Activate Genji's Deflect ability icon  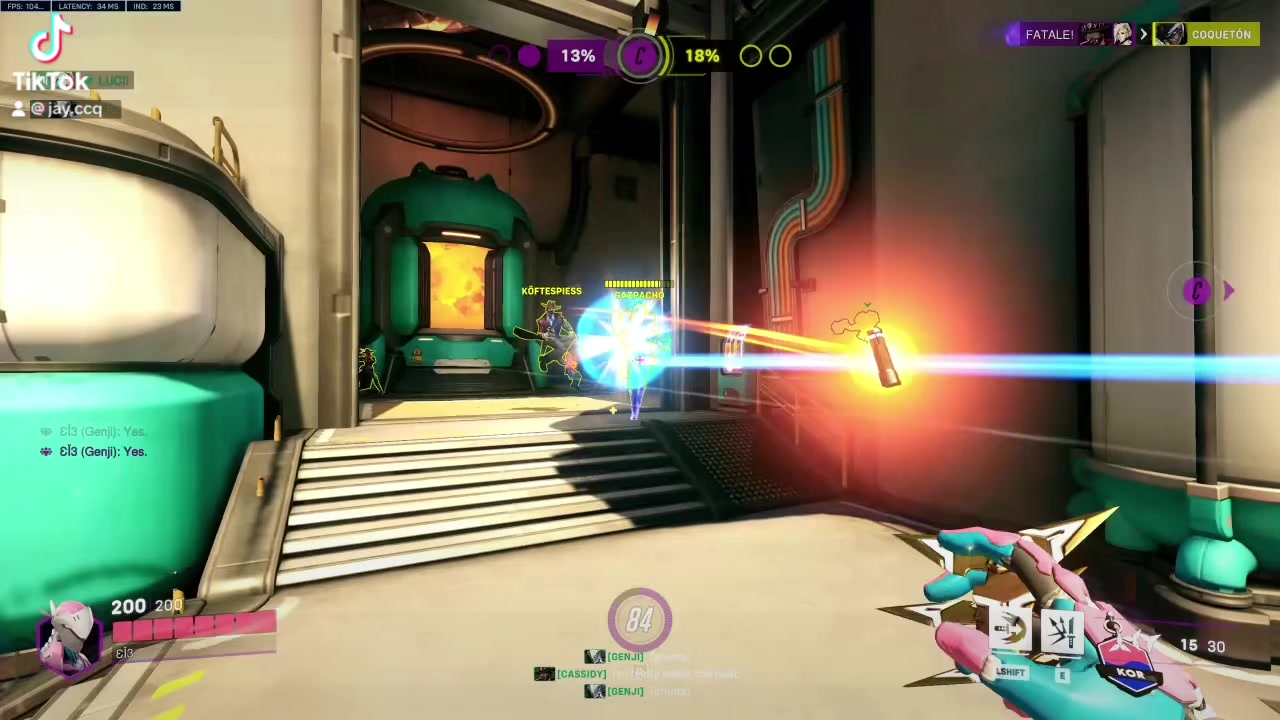(x=1062, y=631)
